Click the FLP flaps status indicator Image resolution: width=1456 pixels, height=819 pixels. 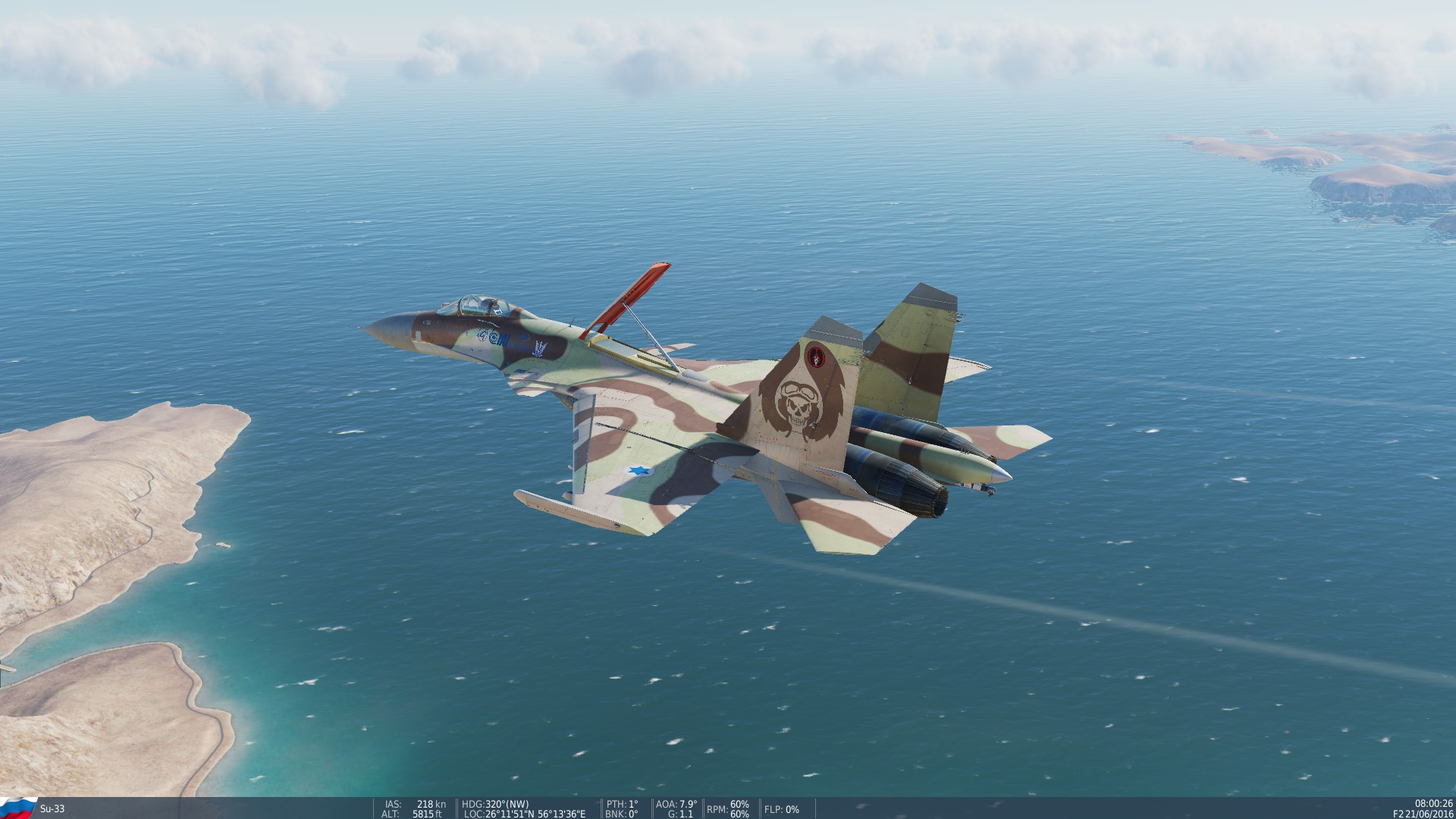point(783,810)
